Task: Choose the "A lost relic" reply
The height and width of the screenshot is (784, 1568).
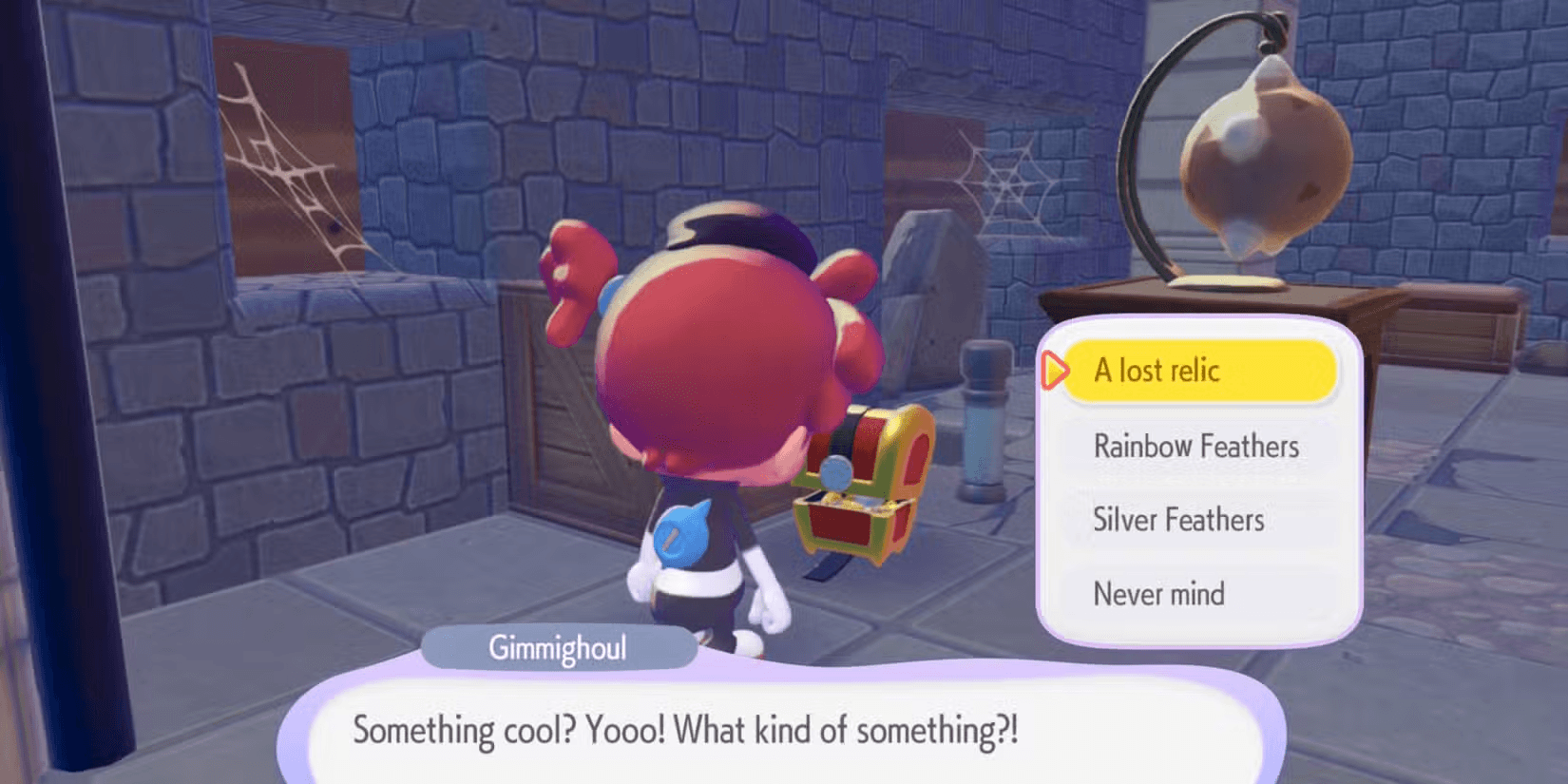Action: pos(1197,371)
